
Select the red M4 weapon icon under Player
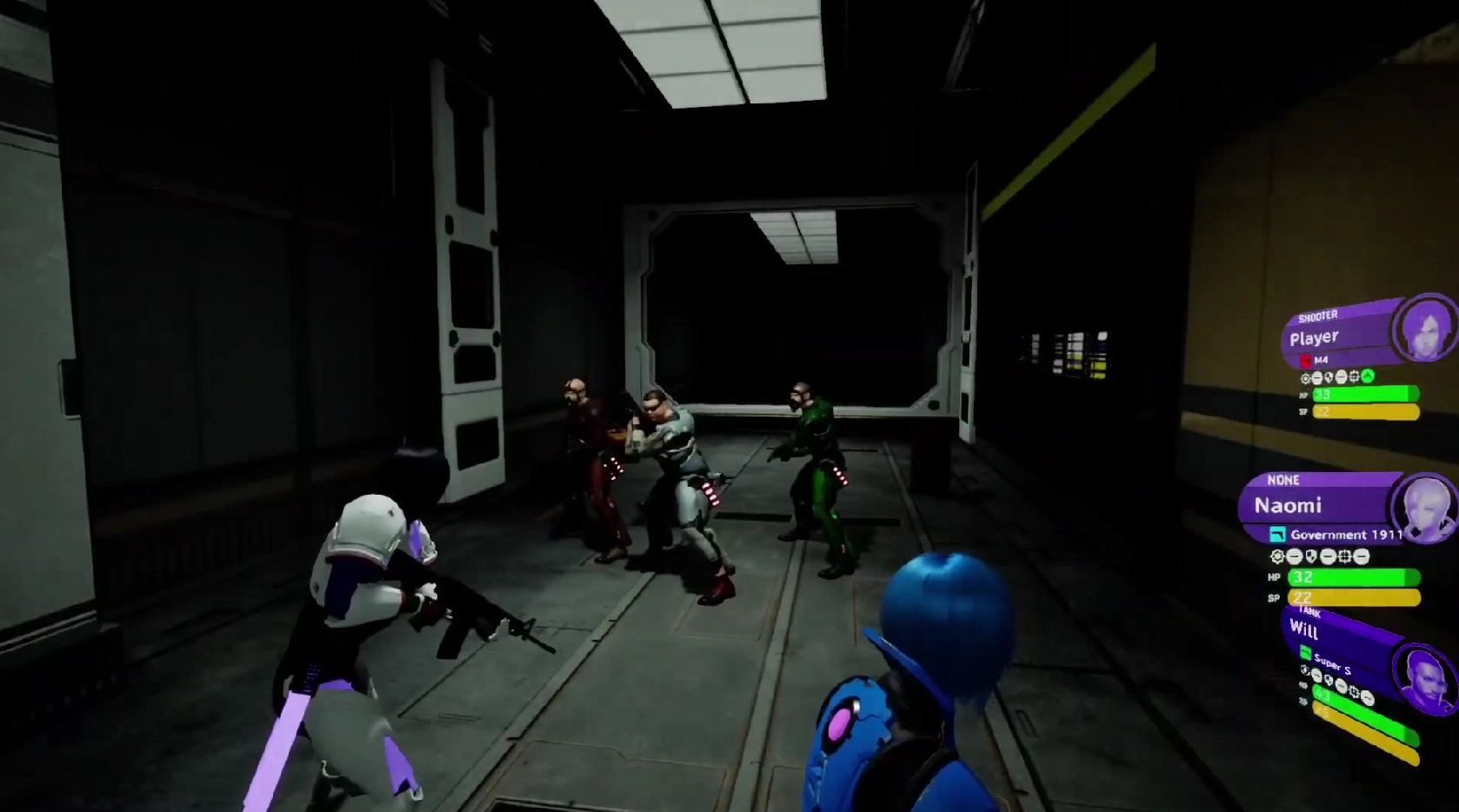[x=1306, y=362]
